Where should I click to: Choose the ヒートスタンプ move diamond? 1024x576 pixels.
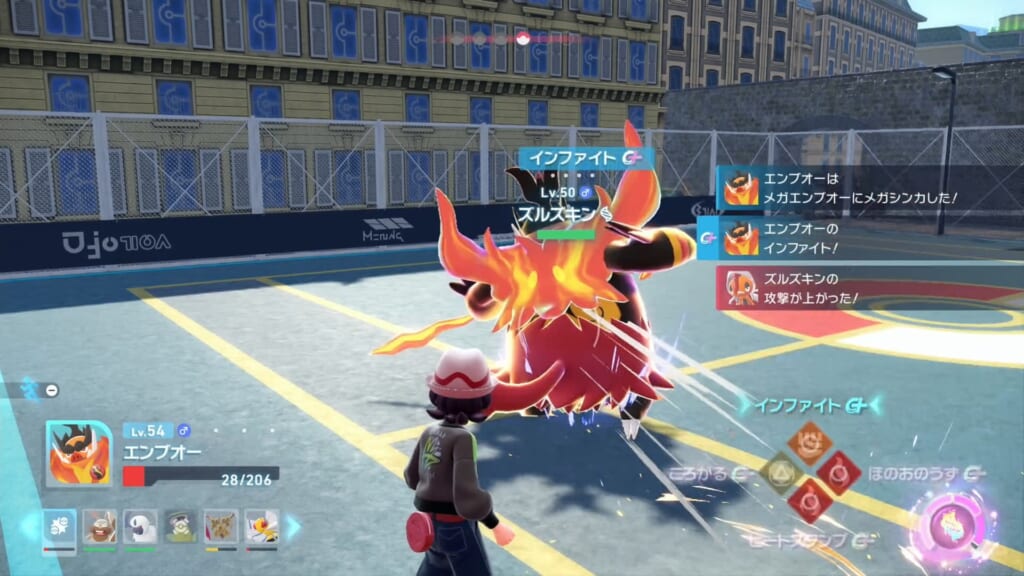click(808, 498)
